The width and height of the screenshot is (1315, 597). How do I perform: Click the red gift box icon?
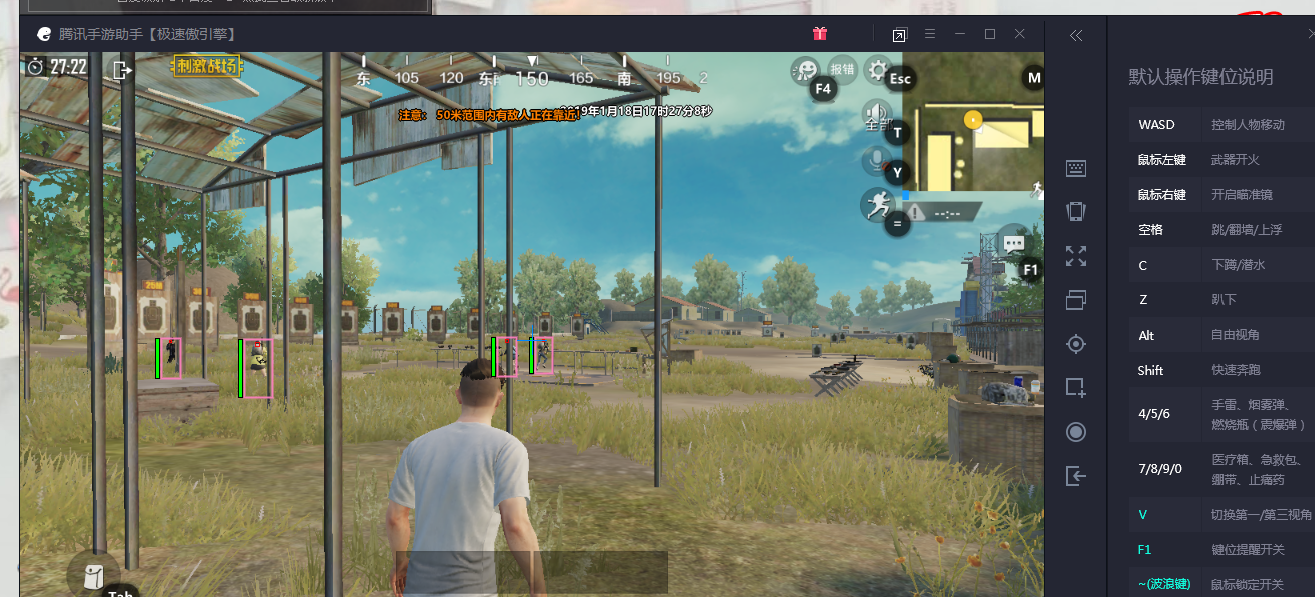coord(820,34)
